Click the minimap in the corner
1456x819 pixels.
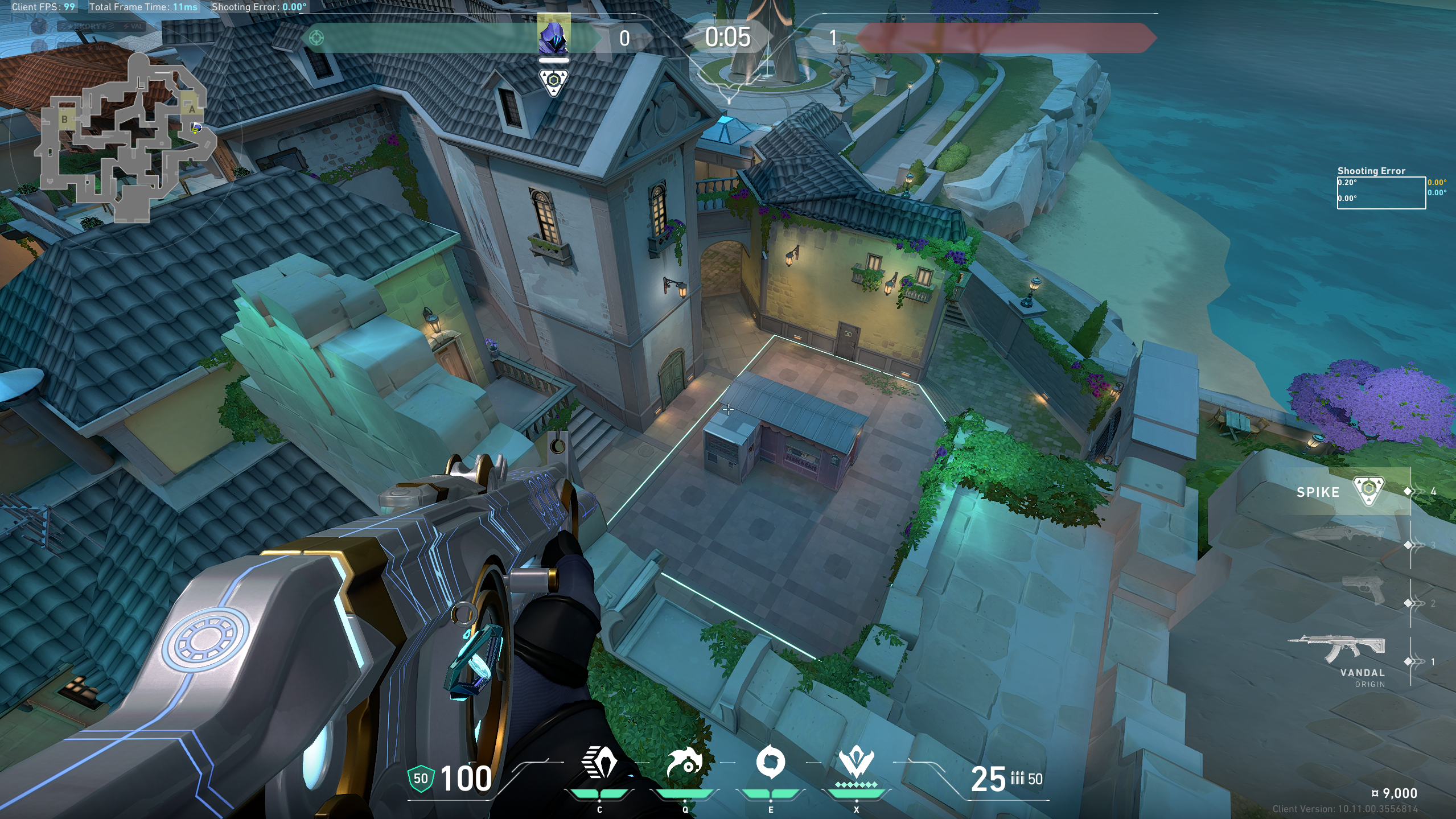click(x=125, y=137)
